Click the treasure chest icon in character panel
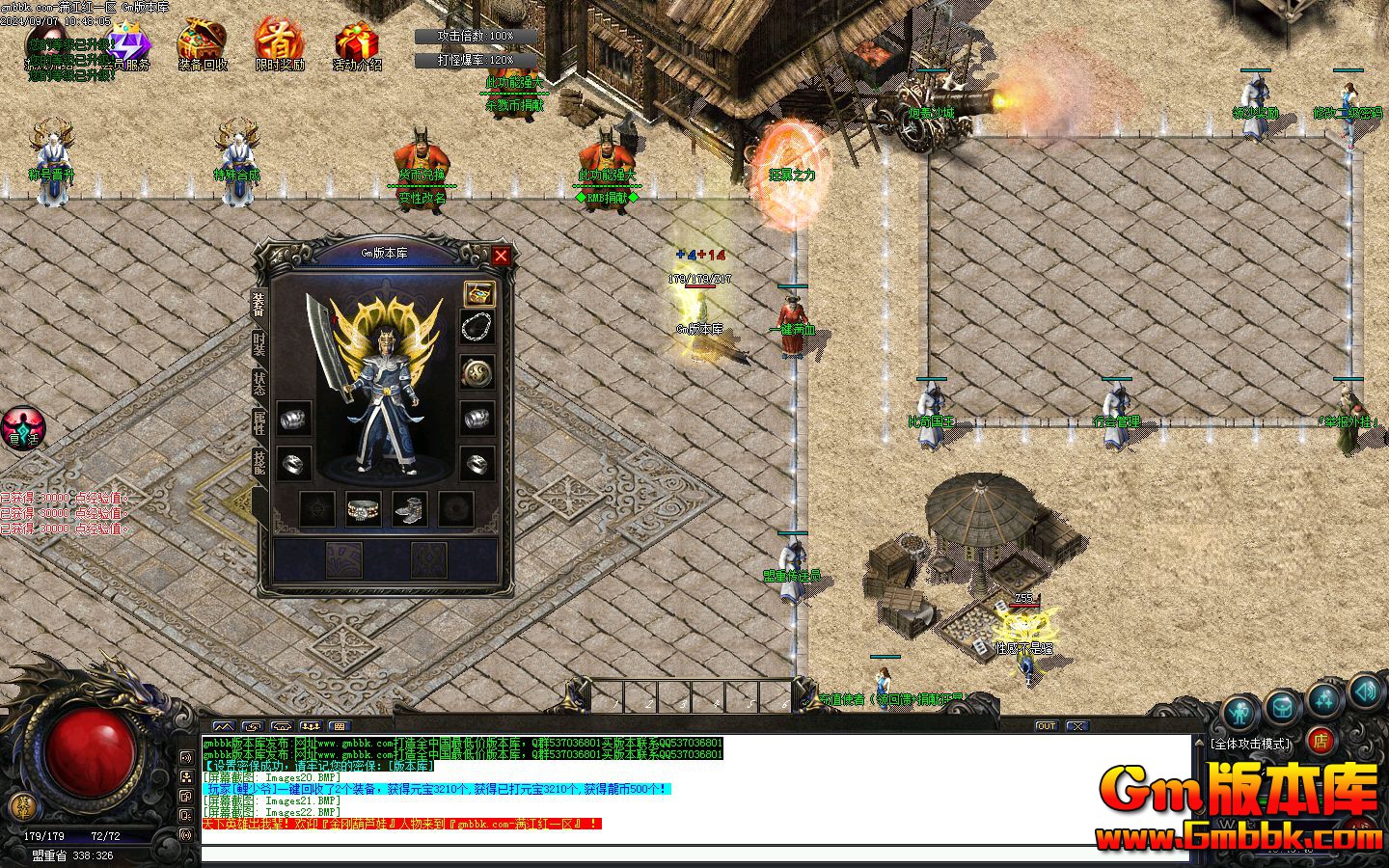The height and width of the screenshot is (868, 1389). [478, 293]
